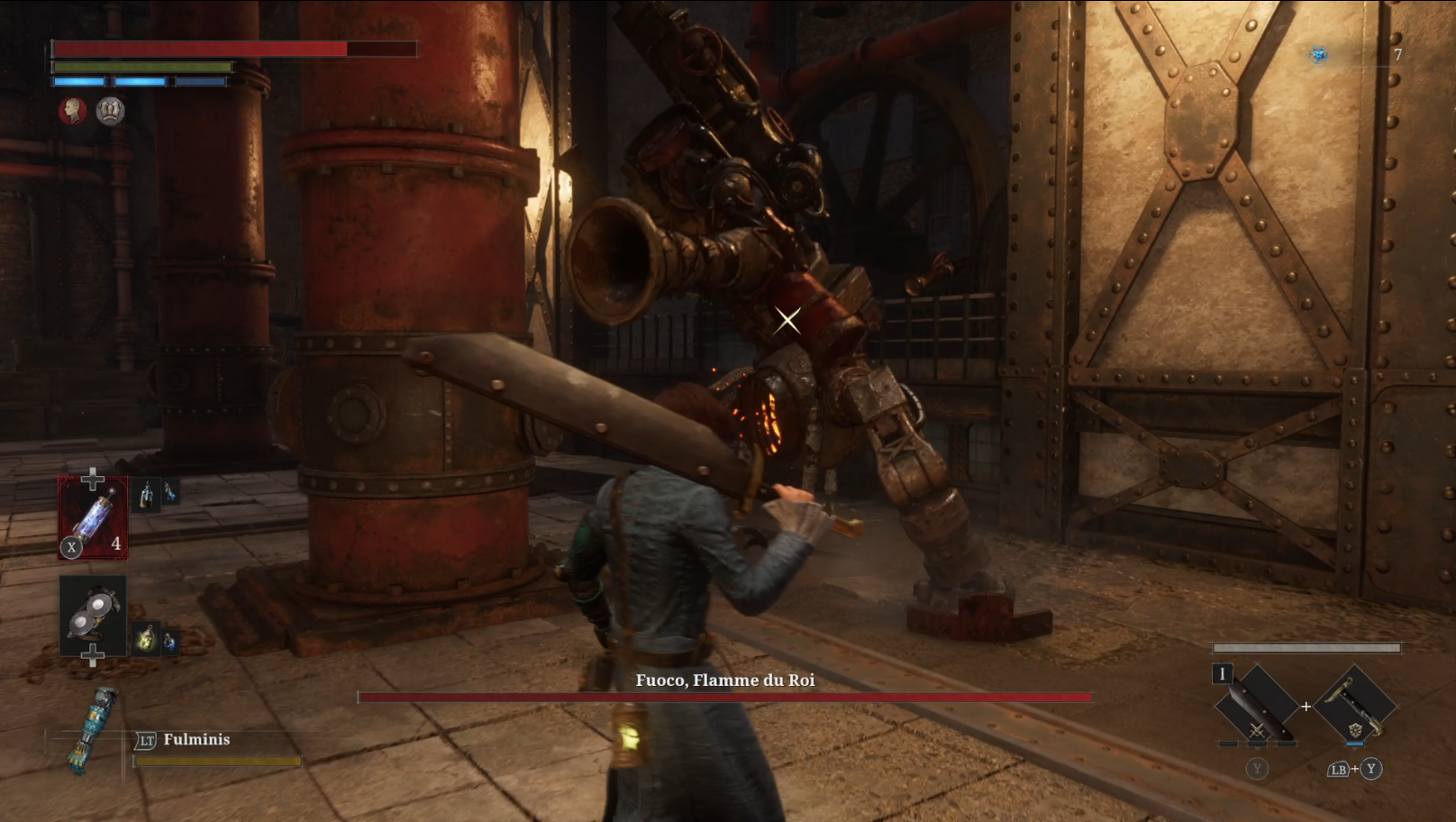
Task: Select the gold-handled weapon guard slot
Action: [1356, 706]
